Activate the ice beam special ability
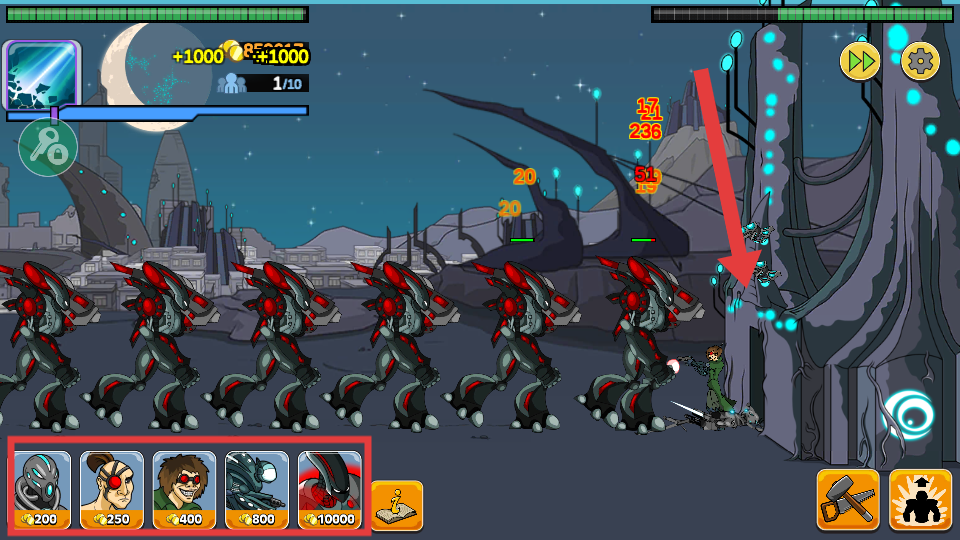Image resolution: width=960 pixels, height=540 pixels. tap(42, 76)
